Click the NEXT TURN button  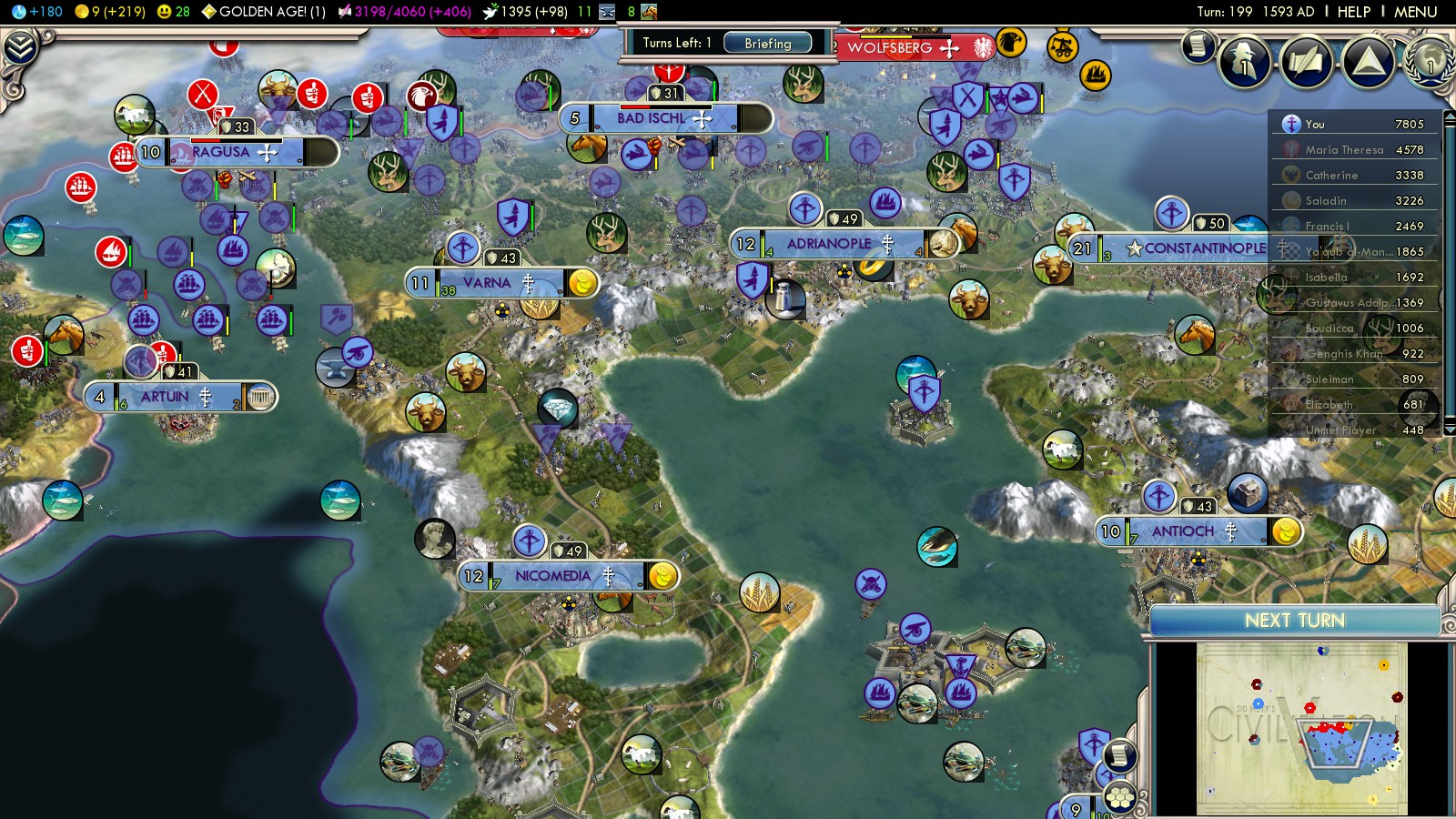1294,621
